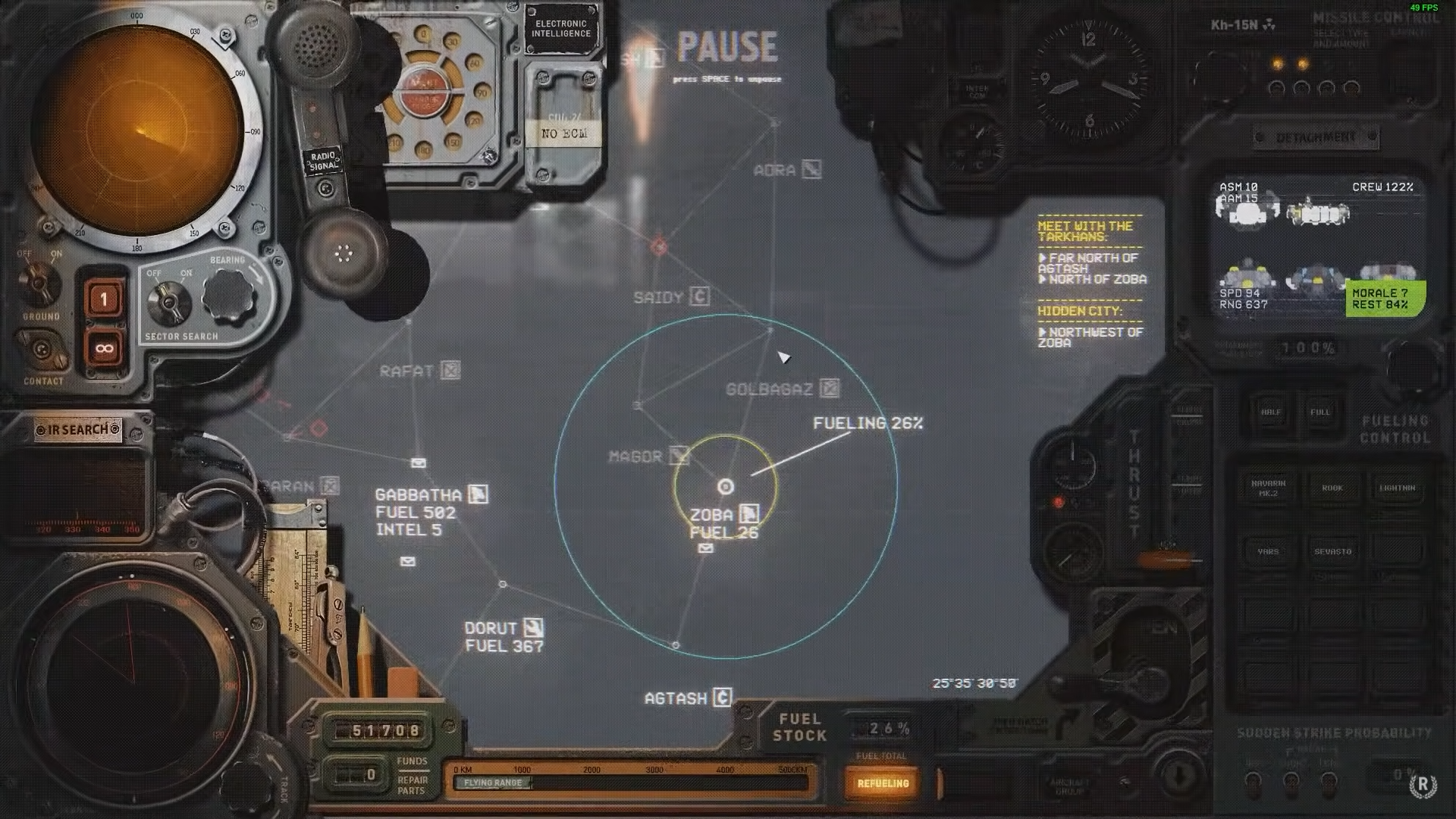
Task: Open the Aircraft Group panel
Action: click(1069, 786)
